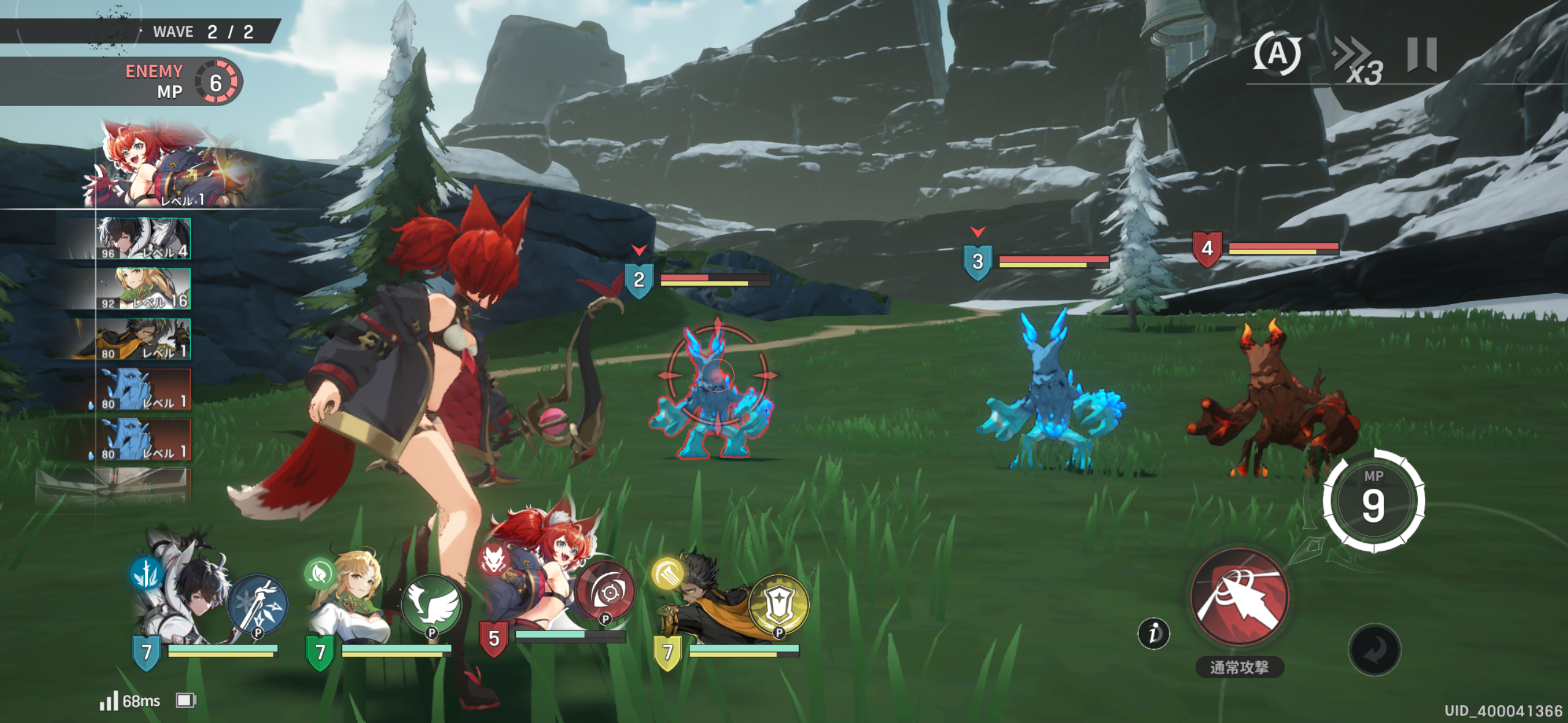The height and width of the screenshot is (723, 1568).
Task: Activate the green wing passive skill
Action: point(432,605)
